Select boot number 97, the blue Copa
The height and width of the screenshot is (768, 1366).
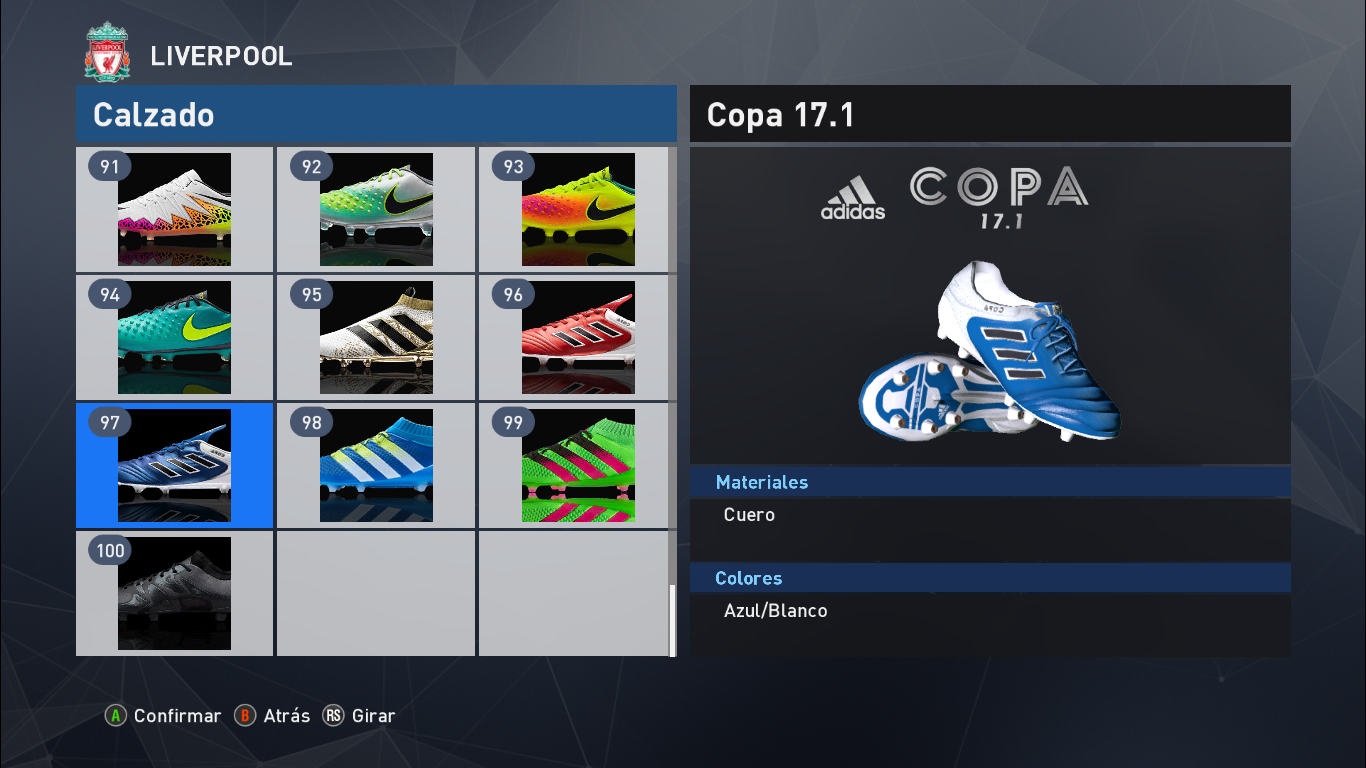[174, 465]
